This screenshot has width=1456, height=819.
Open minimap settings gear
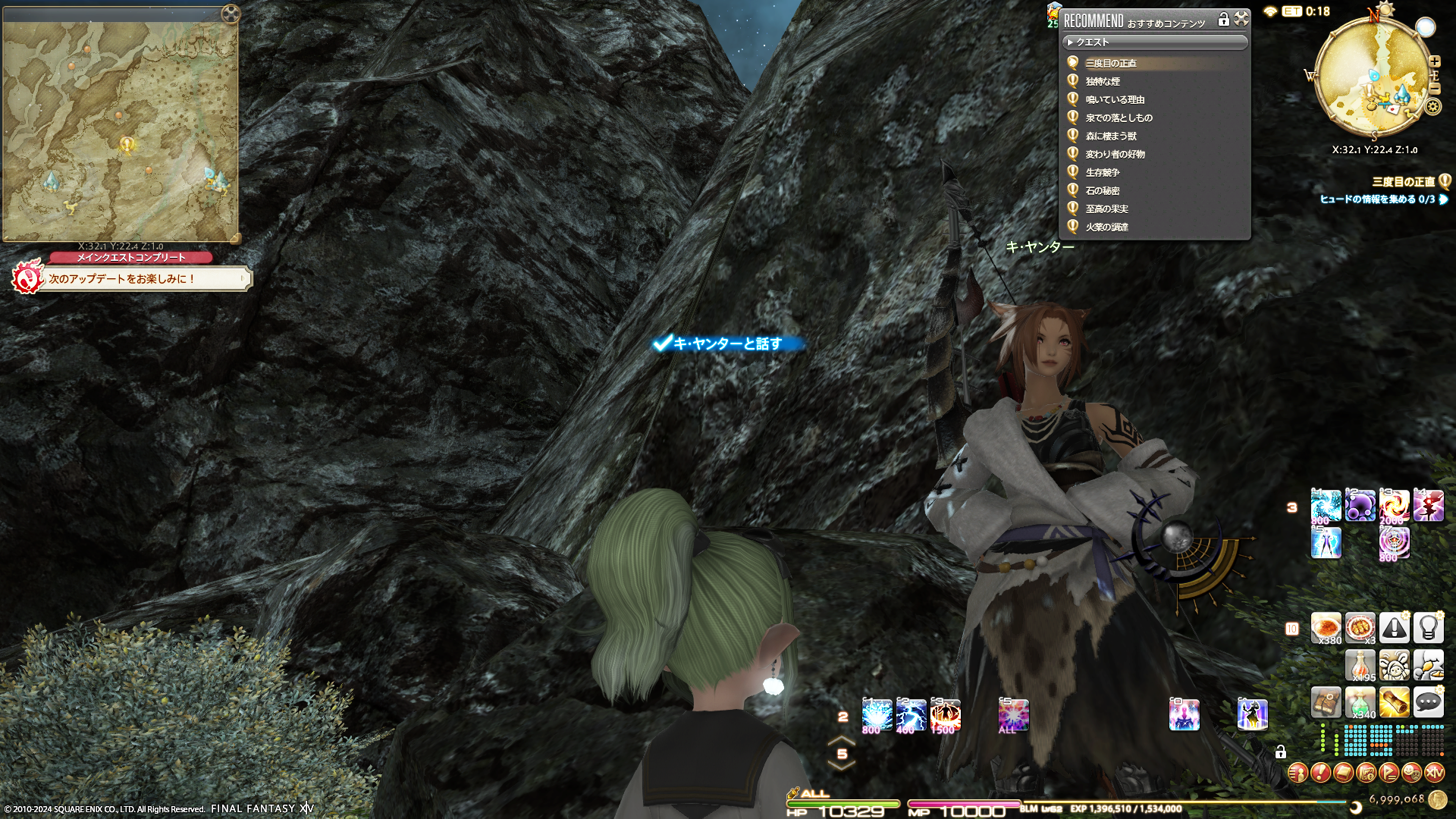(x=1432, y=106)
